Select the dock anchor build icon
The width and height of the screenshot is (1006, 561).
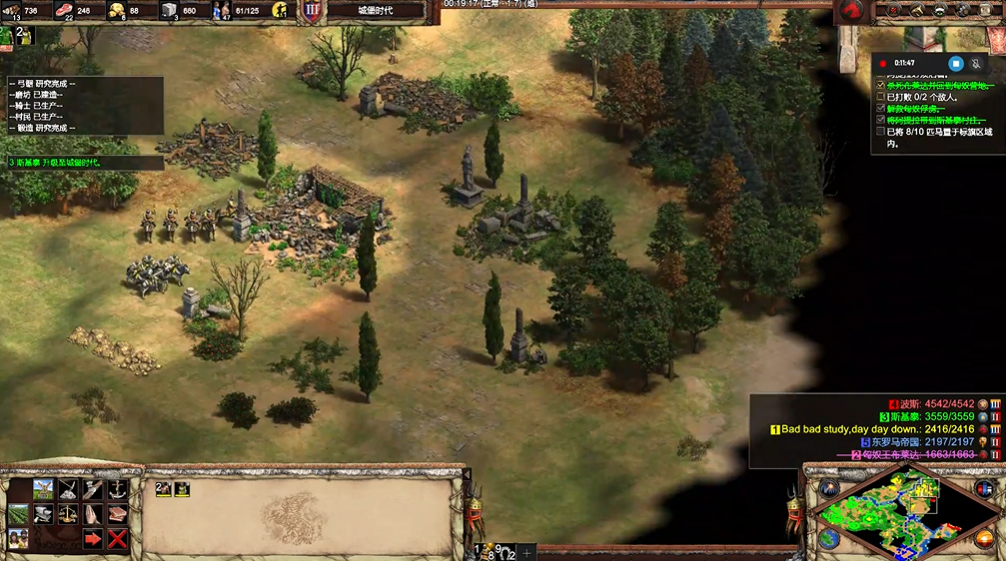pos(117,489)
